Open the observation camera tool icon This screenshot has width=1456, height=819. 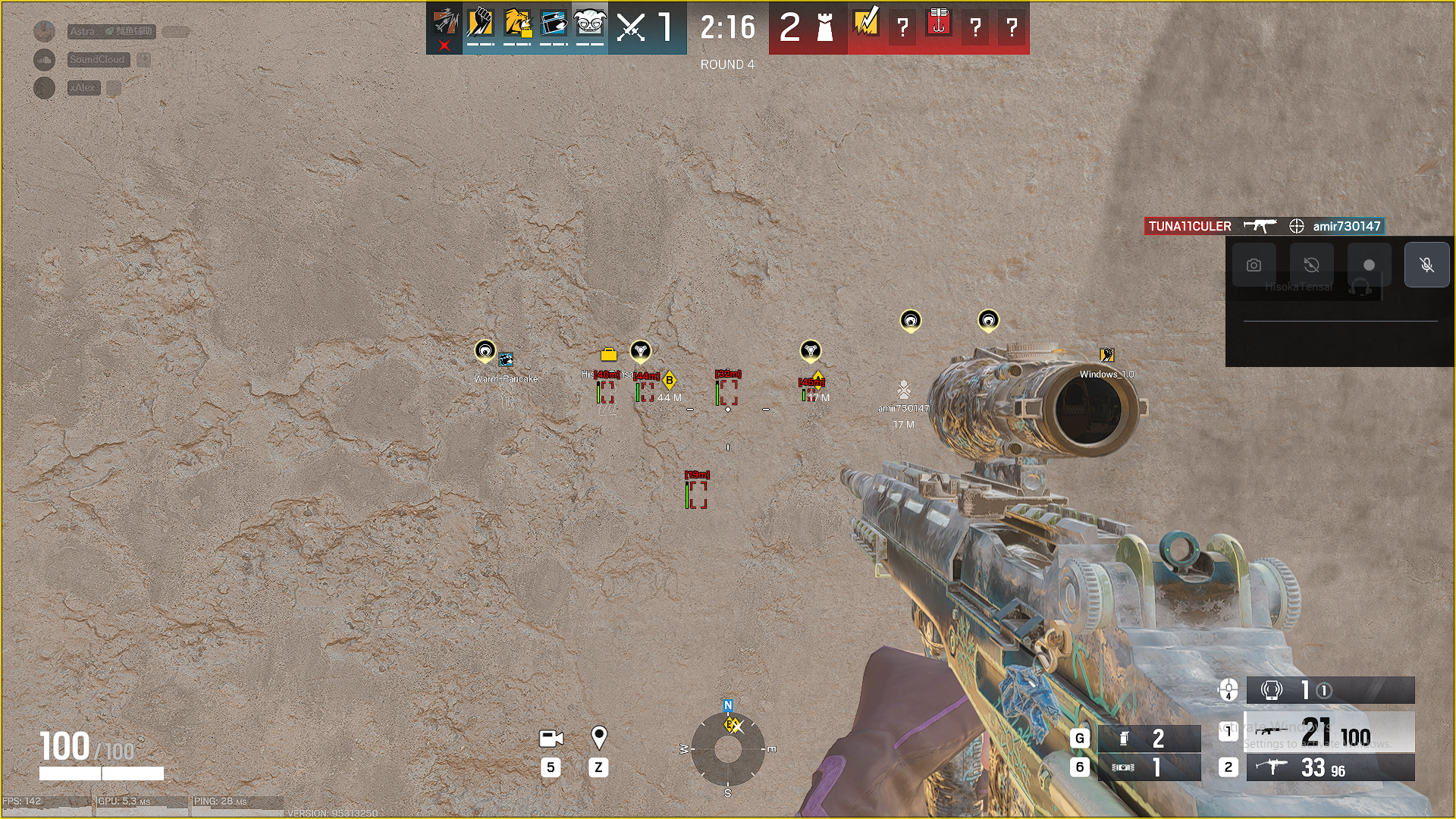coord(551,738)
